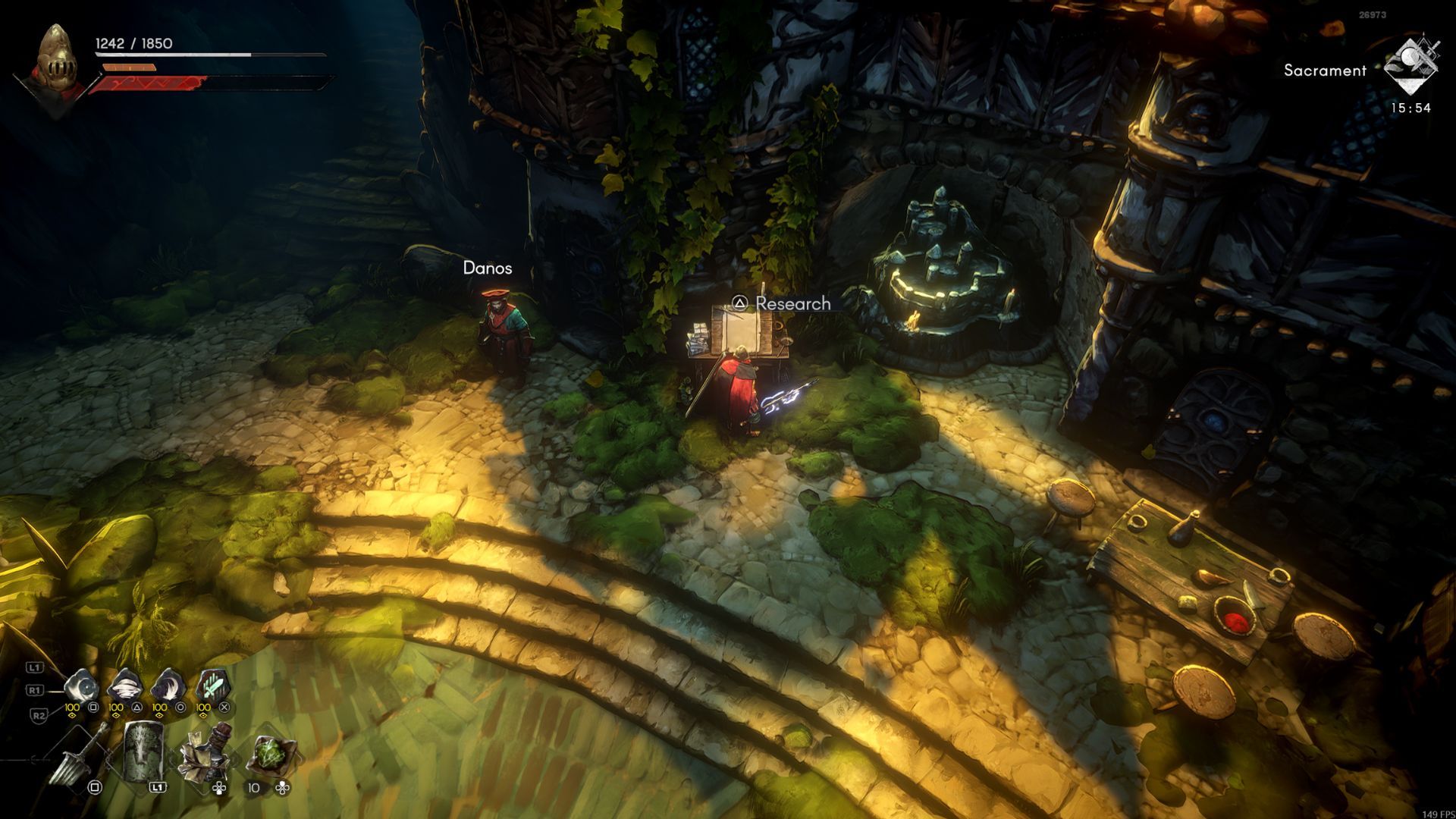The image size is (1456, 819).
Task: Use the swirling wind rune ability
Action: coord(124,688)
